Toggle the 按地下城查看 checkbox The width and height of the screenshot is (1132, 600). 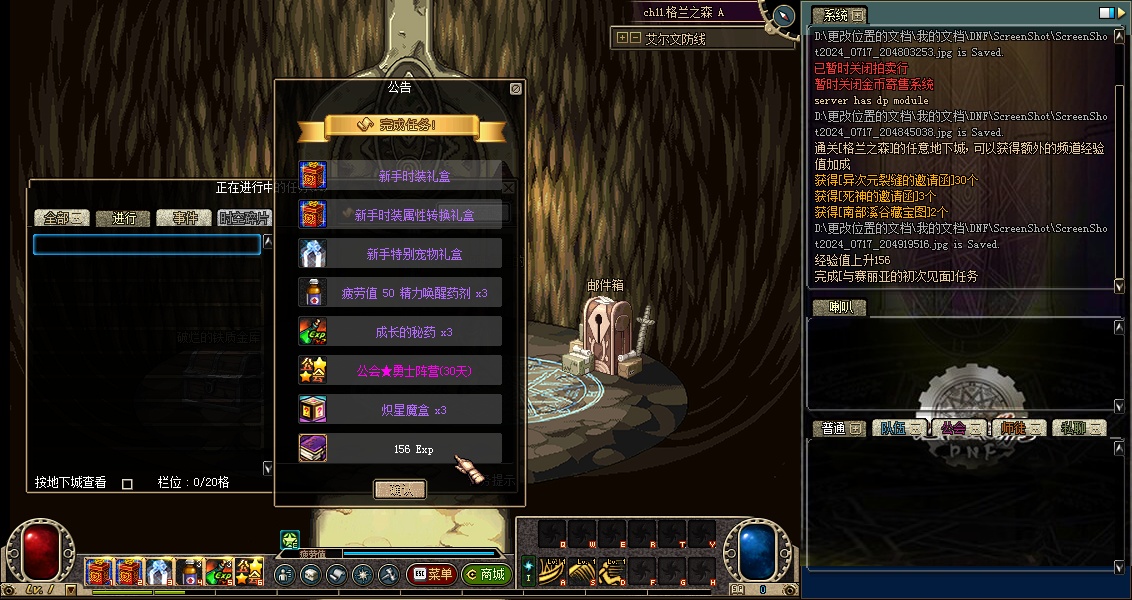[127, 483]
